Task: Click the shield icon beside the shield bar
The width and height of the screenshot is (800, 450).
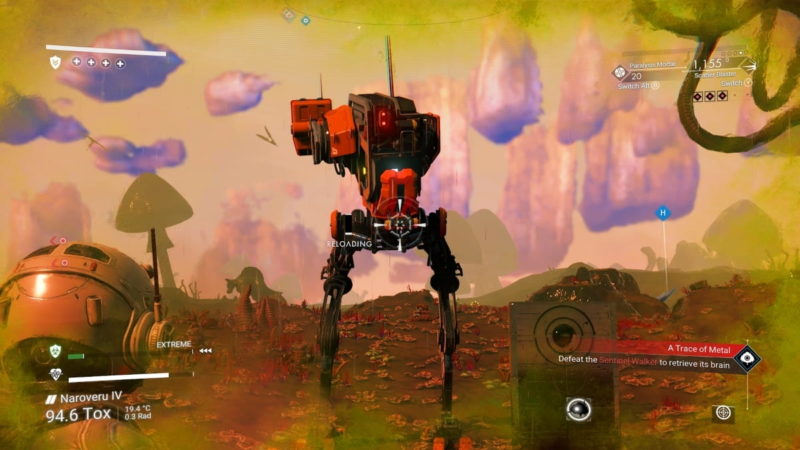Action: 56,62
